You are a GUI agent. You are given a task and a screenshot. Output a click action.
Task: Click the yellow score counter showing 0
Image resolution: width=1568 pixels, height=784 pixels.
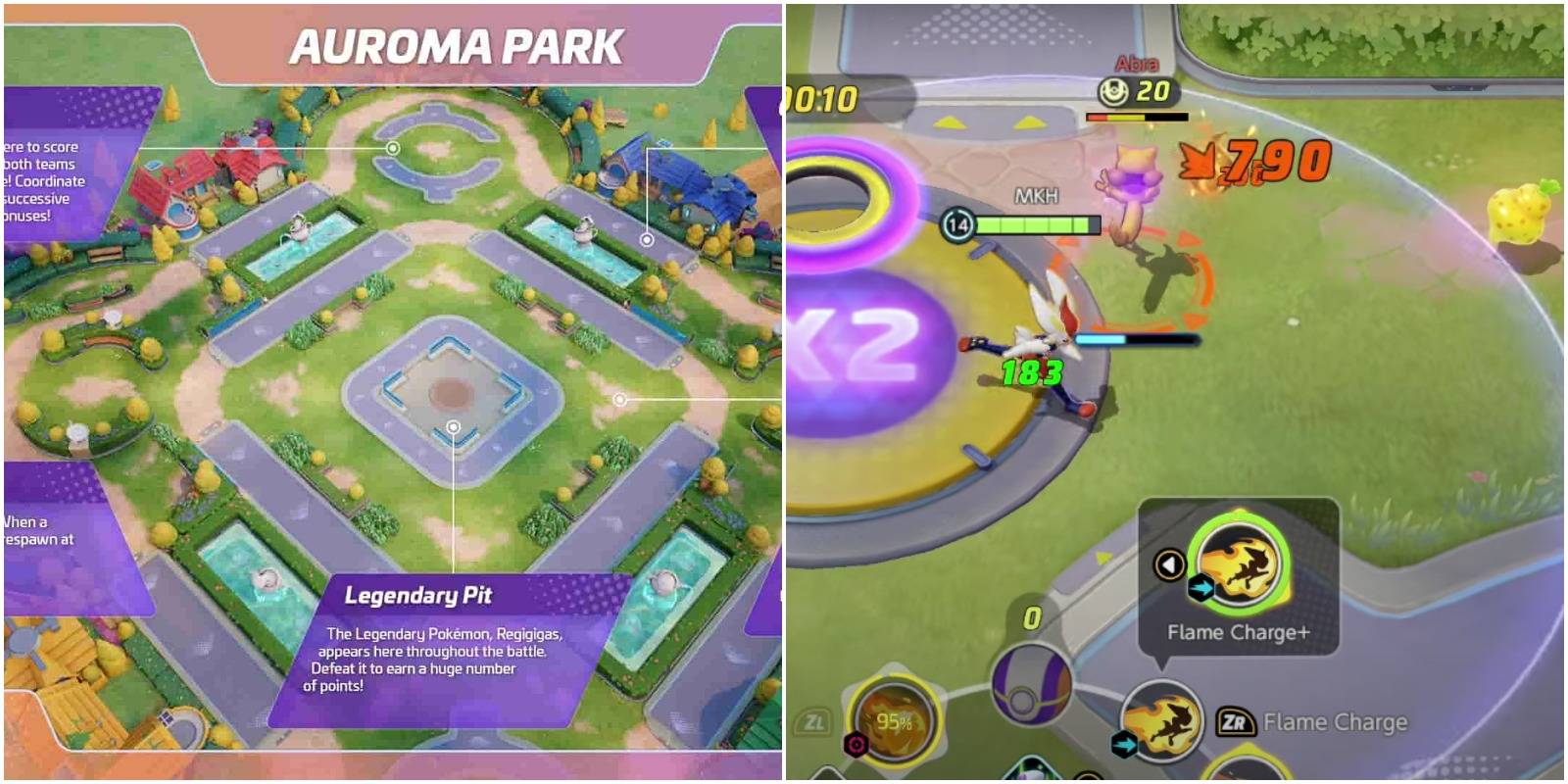tap(1032, 617)
